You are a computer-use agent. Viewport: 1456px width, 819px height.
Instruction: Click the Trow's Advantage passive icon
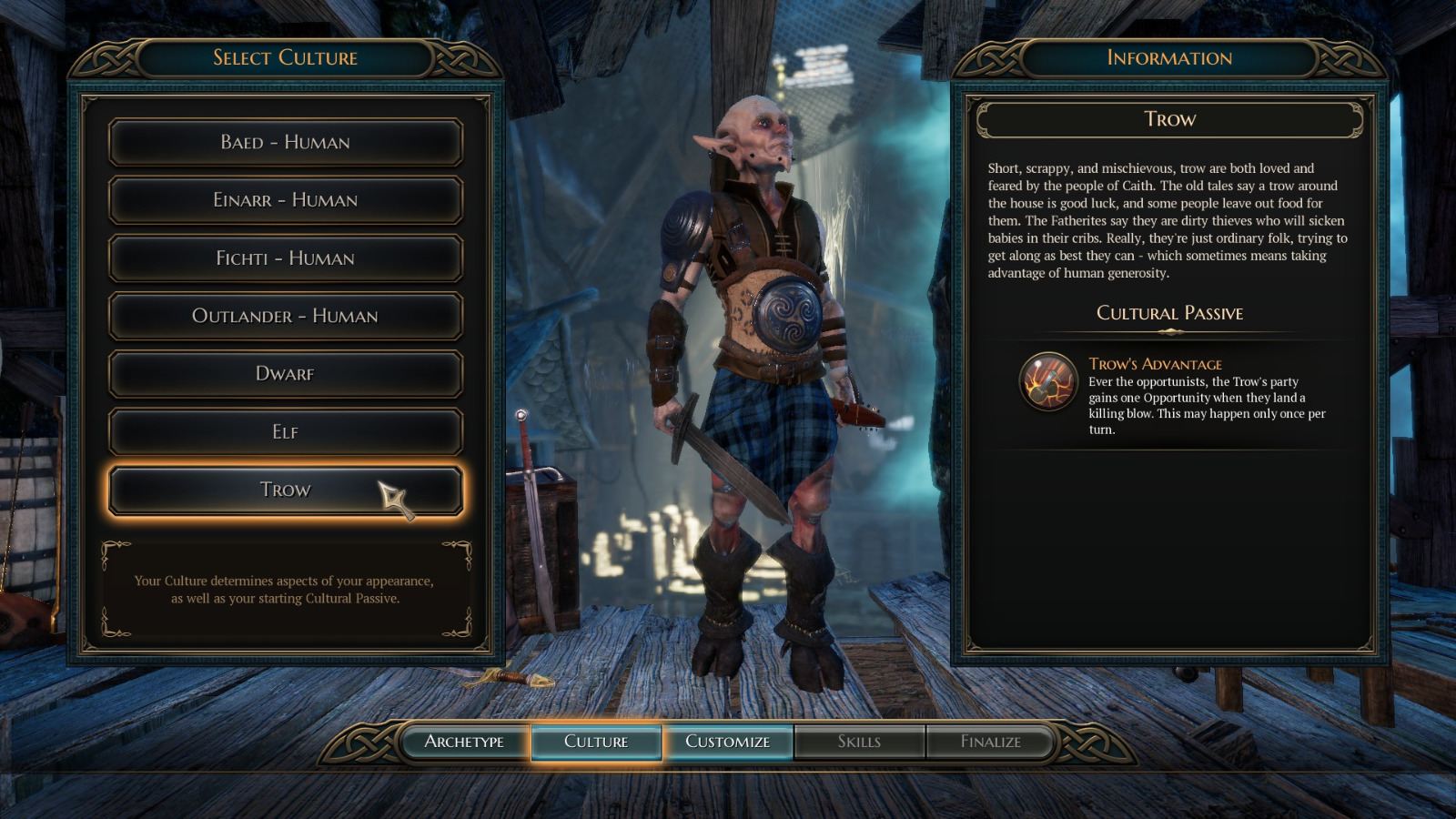point(1047,383)
